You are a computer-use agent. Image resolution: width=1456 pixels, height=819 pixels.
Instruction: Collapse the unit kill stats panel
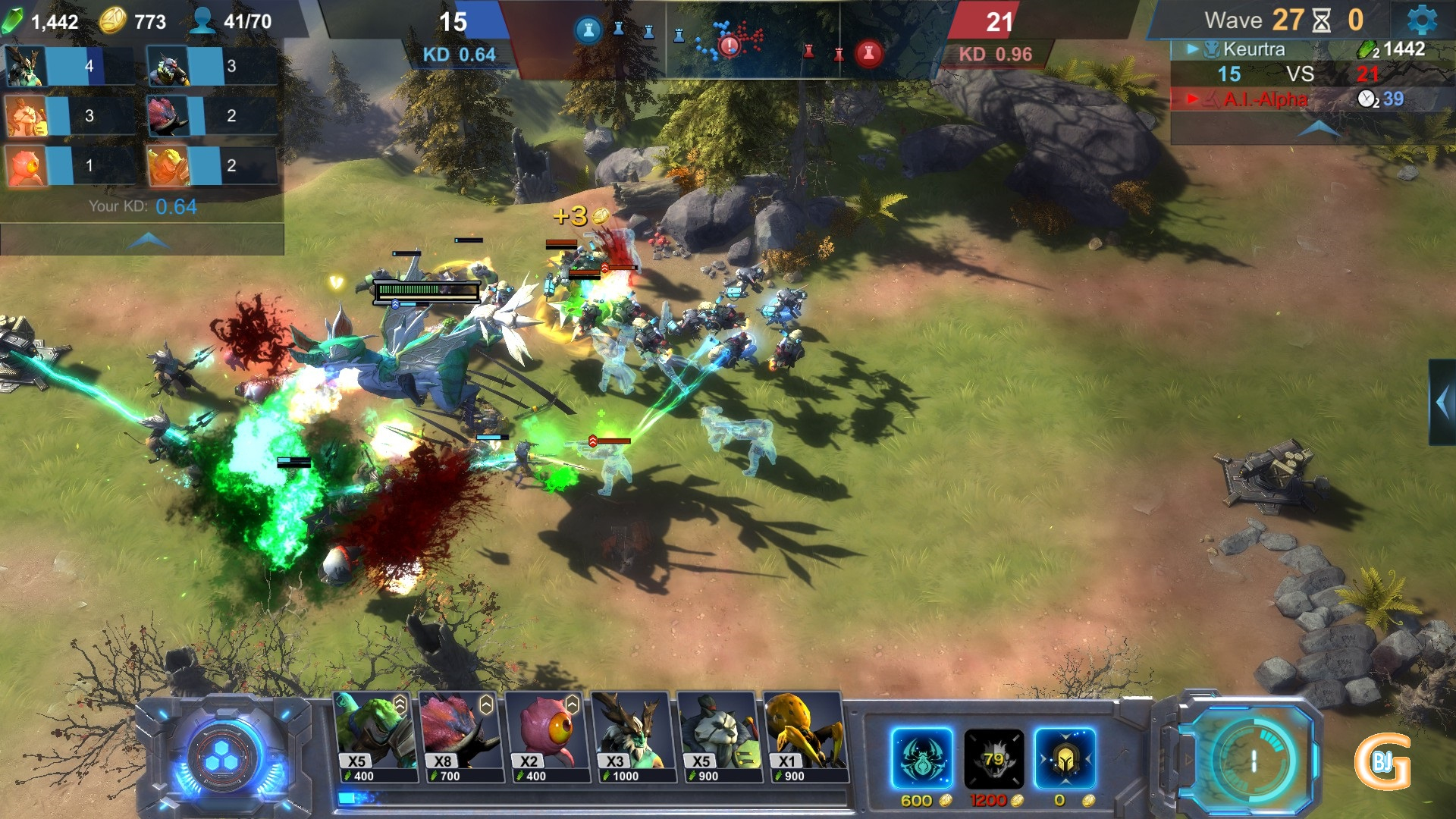149,240
